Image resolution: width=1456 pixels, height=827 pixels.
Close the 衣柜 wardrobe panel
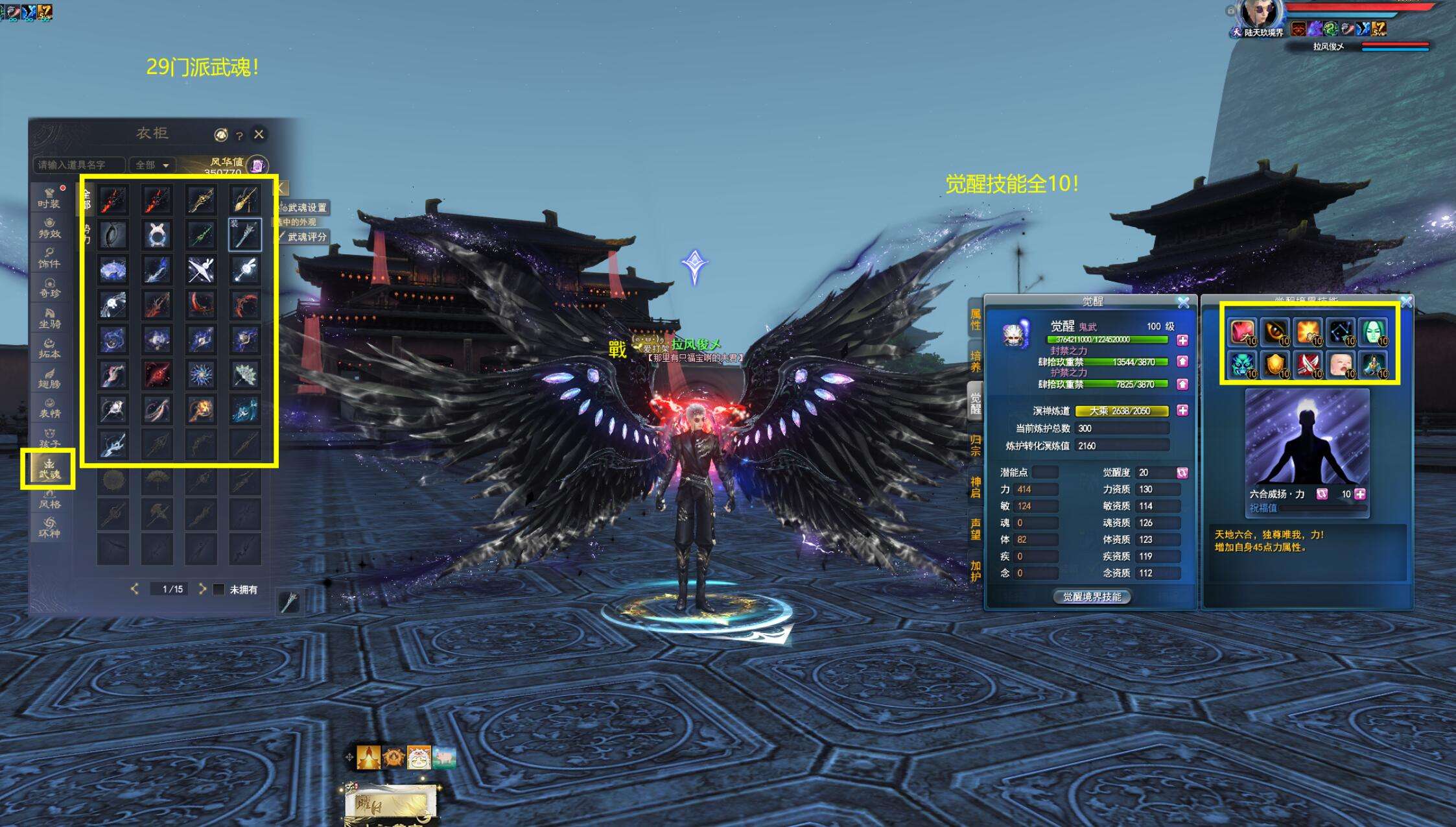259,134
